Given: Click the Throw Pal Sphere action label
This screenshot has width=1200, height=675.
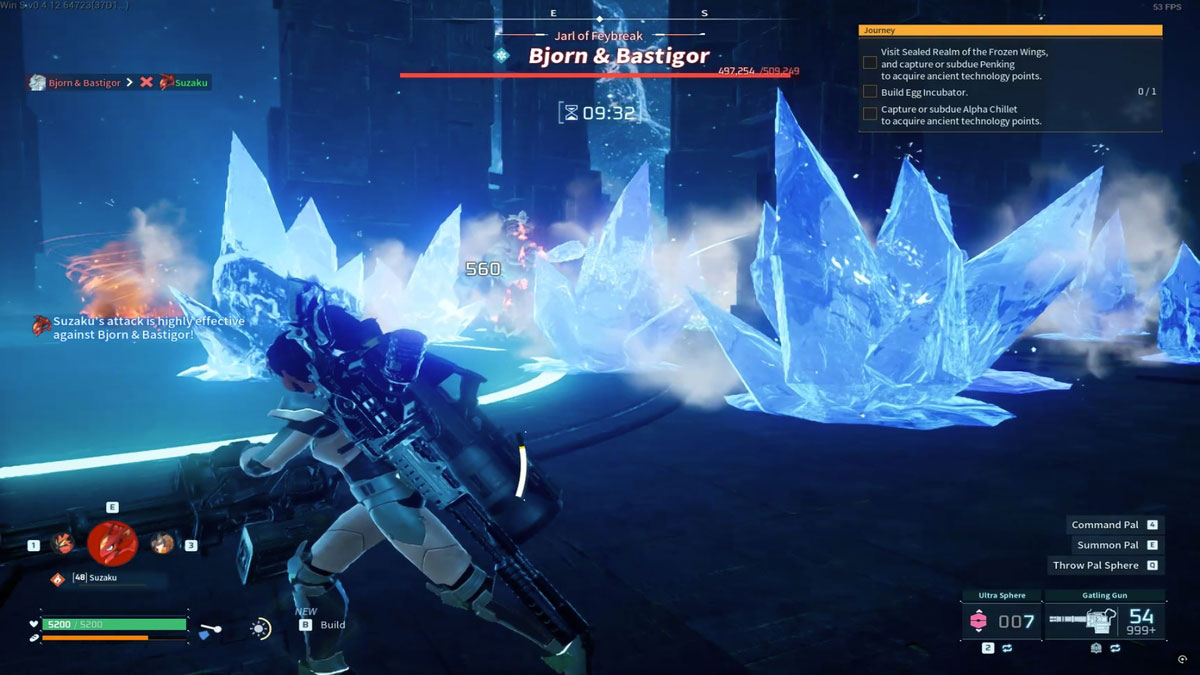Looking at the screenshot, I should (x=1096, y=565).
